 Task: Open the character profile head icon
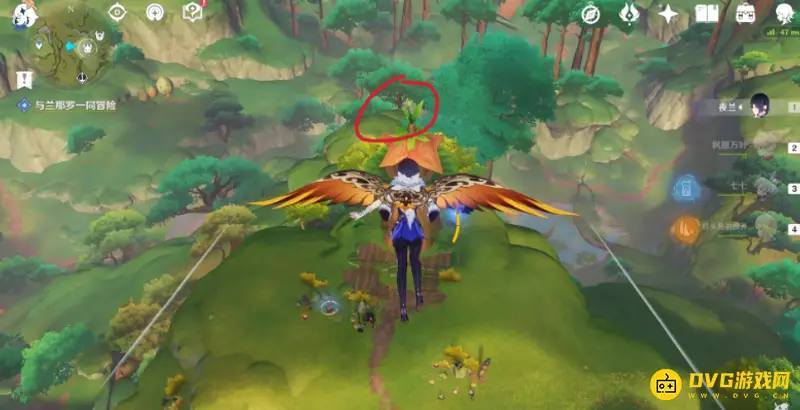pos(781,13)
